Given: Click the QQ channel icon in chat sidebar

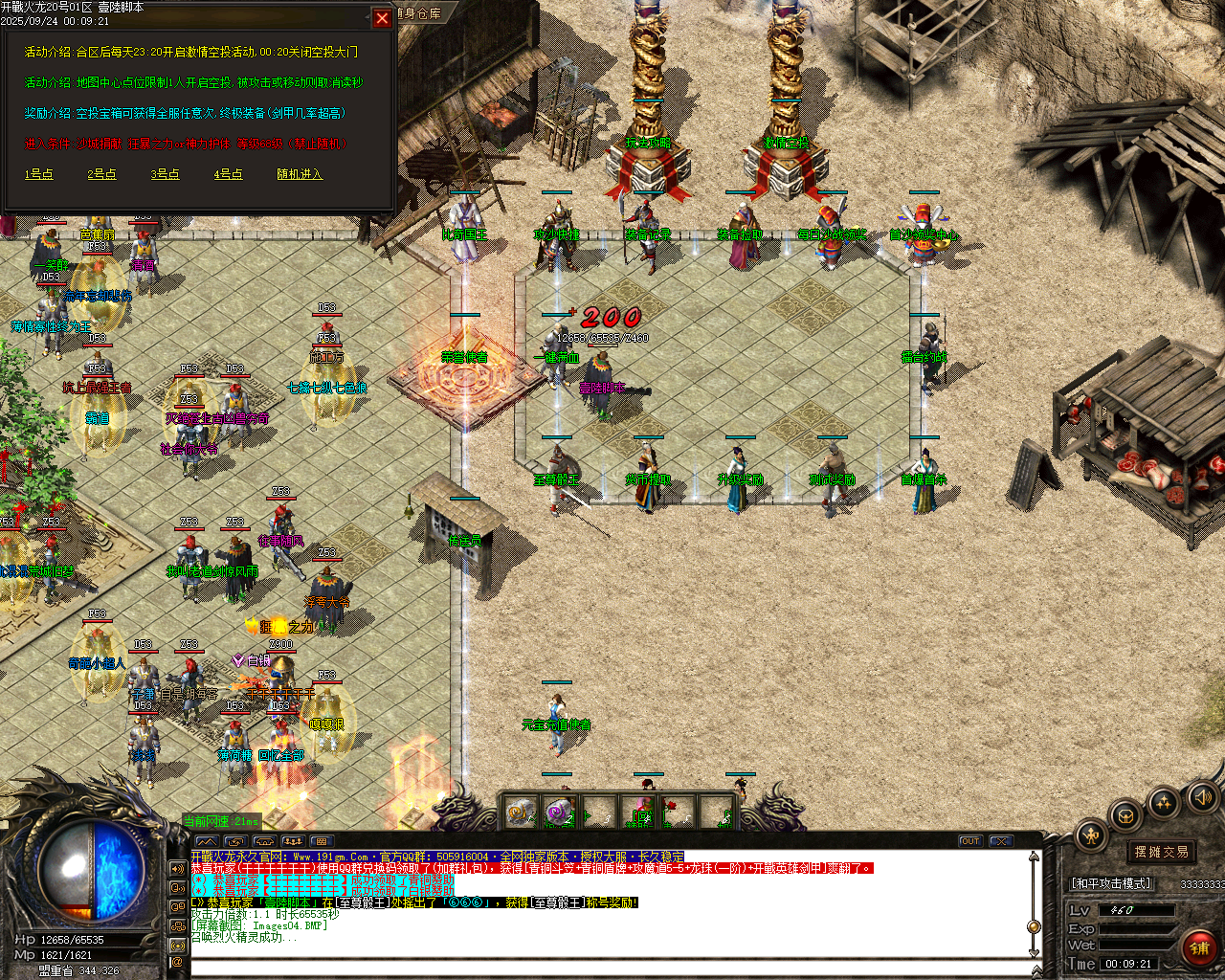Looking at the screenshot, I should 178,904.
